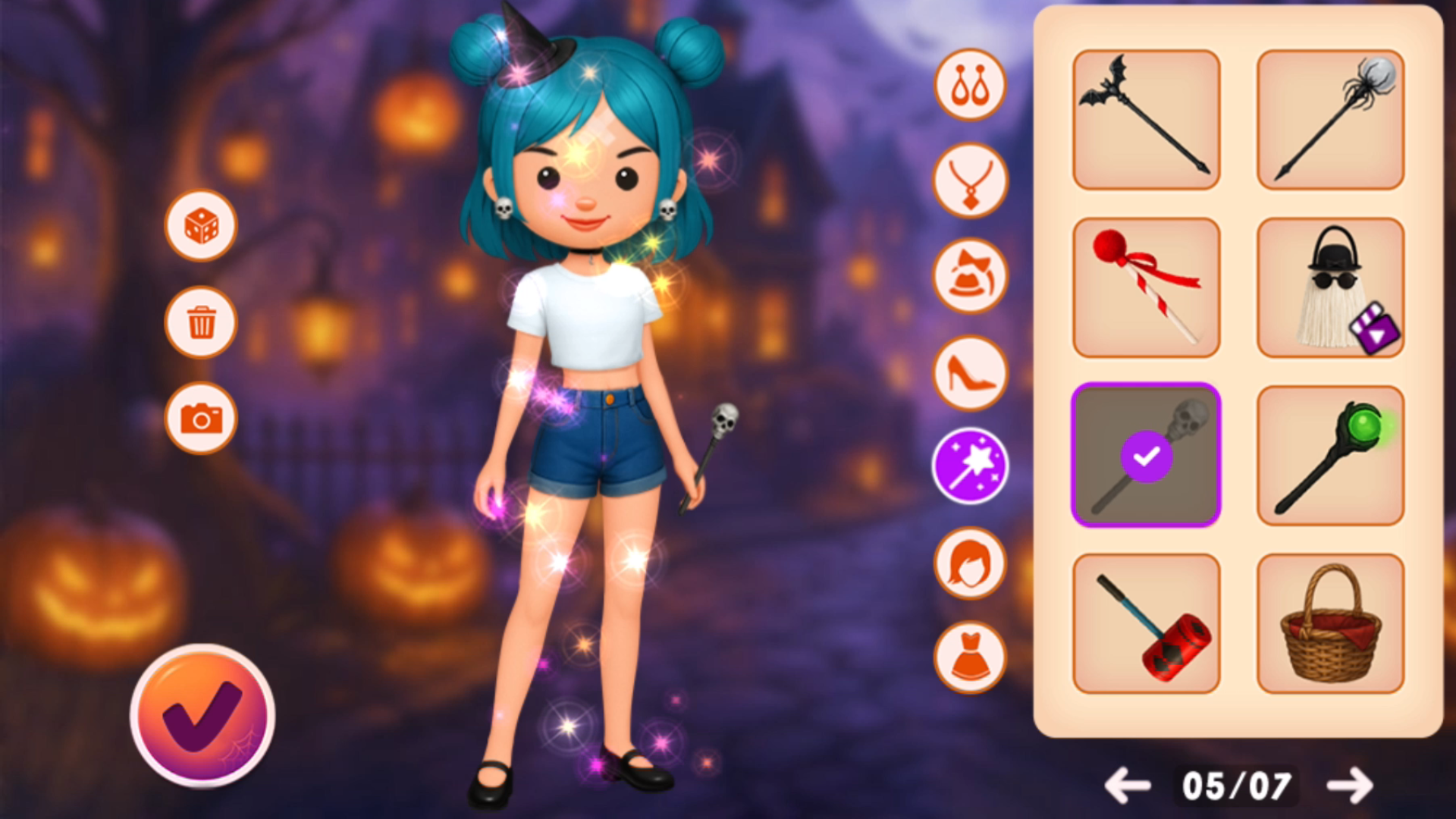This screenshot has height=819, width=1456.
Task: Select the magic wand accessory category
Action: pyautogui.click(x=970, y=466)
